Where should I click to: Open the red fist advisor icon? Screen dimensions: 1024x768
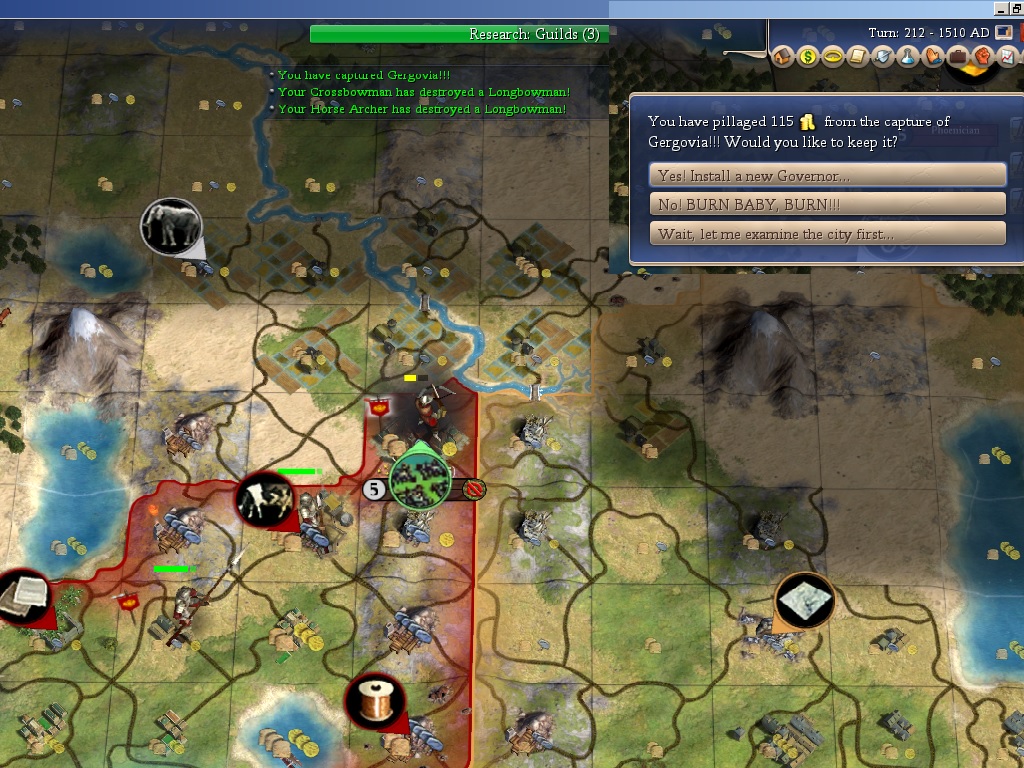(982, 56)
